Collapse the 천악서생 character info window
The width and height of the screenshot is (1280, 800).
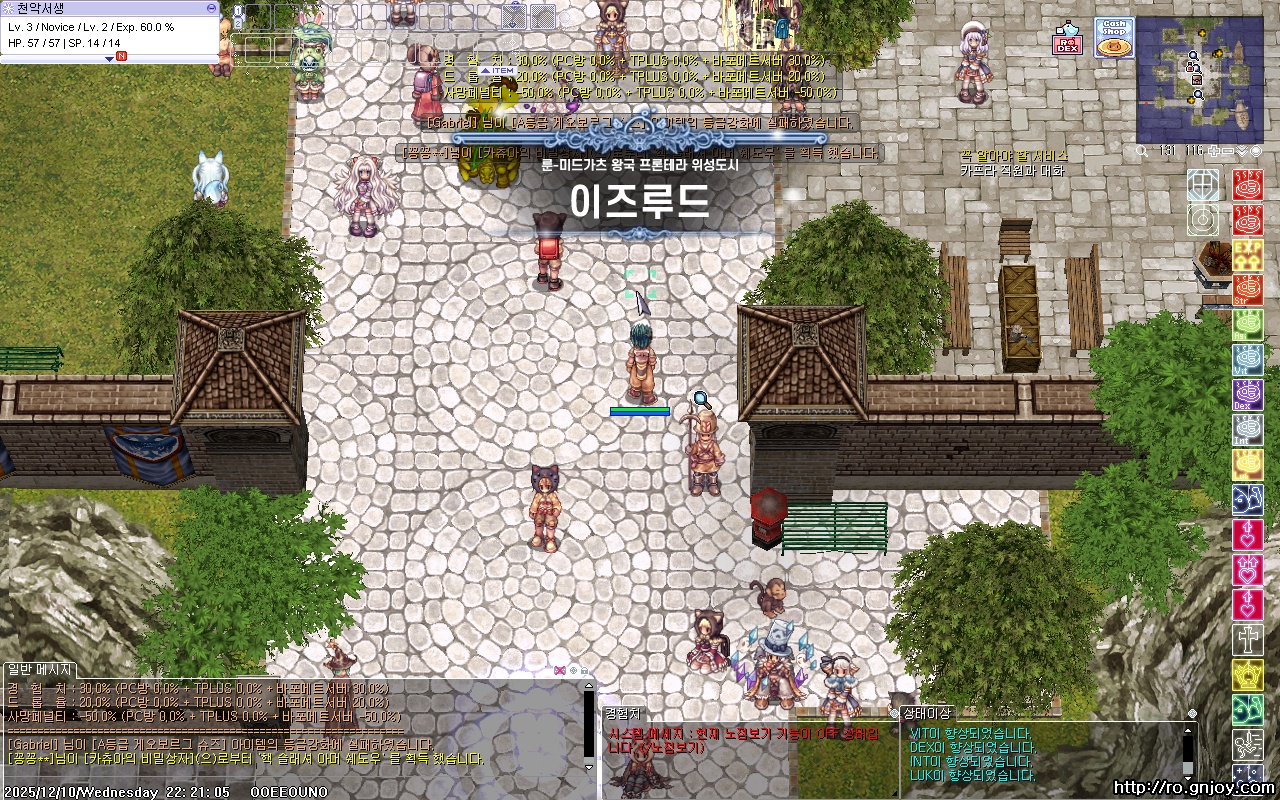point(211,9)
